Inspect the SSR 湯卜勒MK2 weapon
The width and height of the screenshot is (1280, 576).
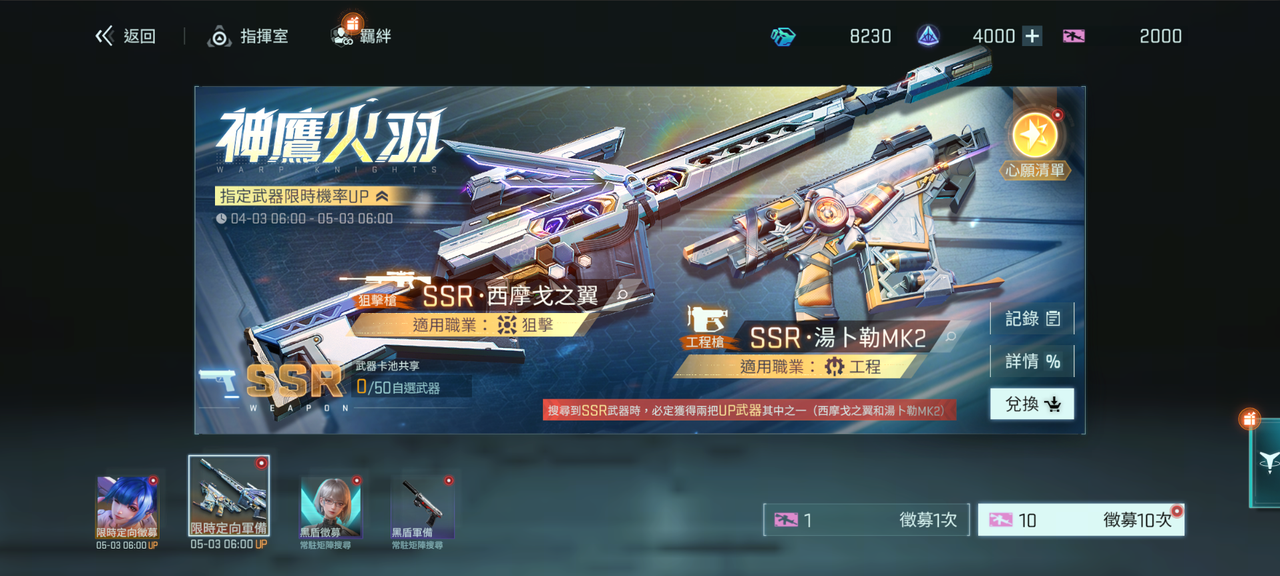(x=950, y=337)
